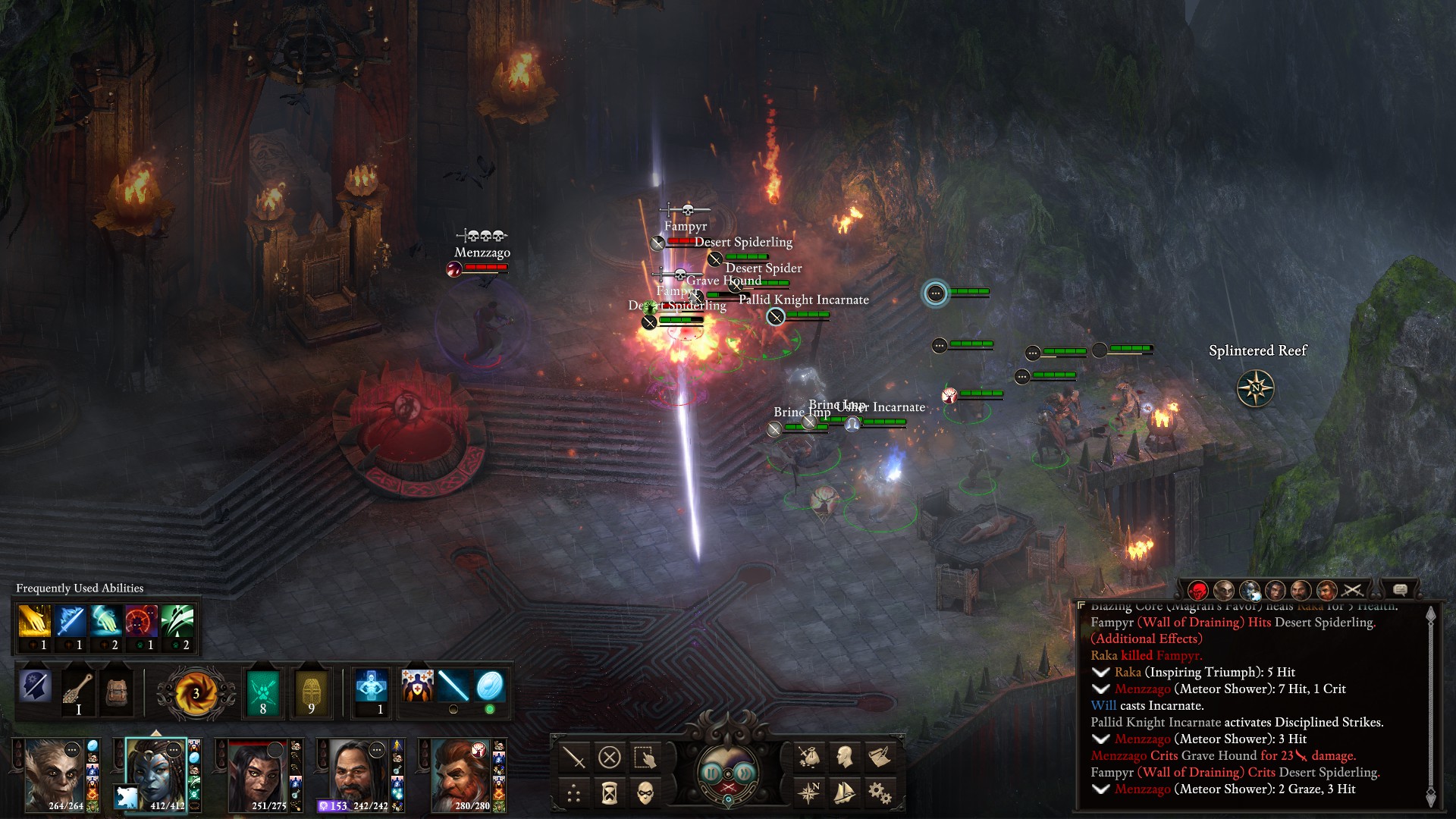Open the ship management button
1456x819 pixels.
click(844, 793)
